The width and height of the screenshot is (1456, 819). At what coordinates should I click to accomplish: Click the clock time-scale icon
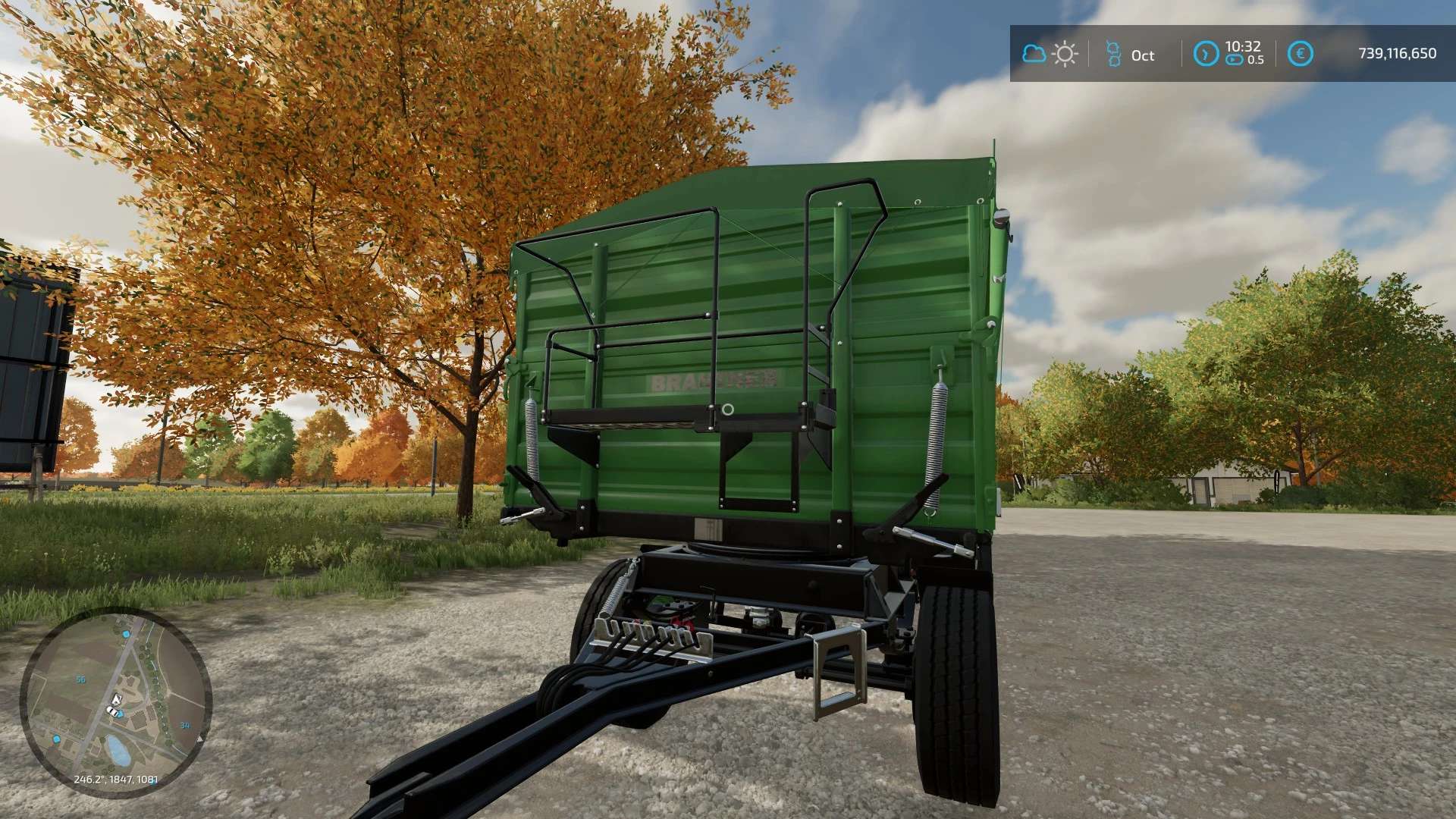click(1205, 54)
